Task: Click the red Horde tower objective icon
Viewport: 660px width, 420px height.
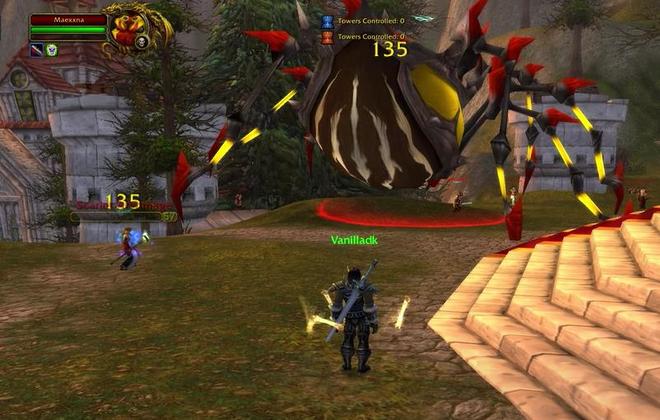Action: point(326,38)
